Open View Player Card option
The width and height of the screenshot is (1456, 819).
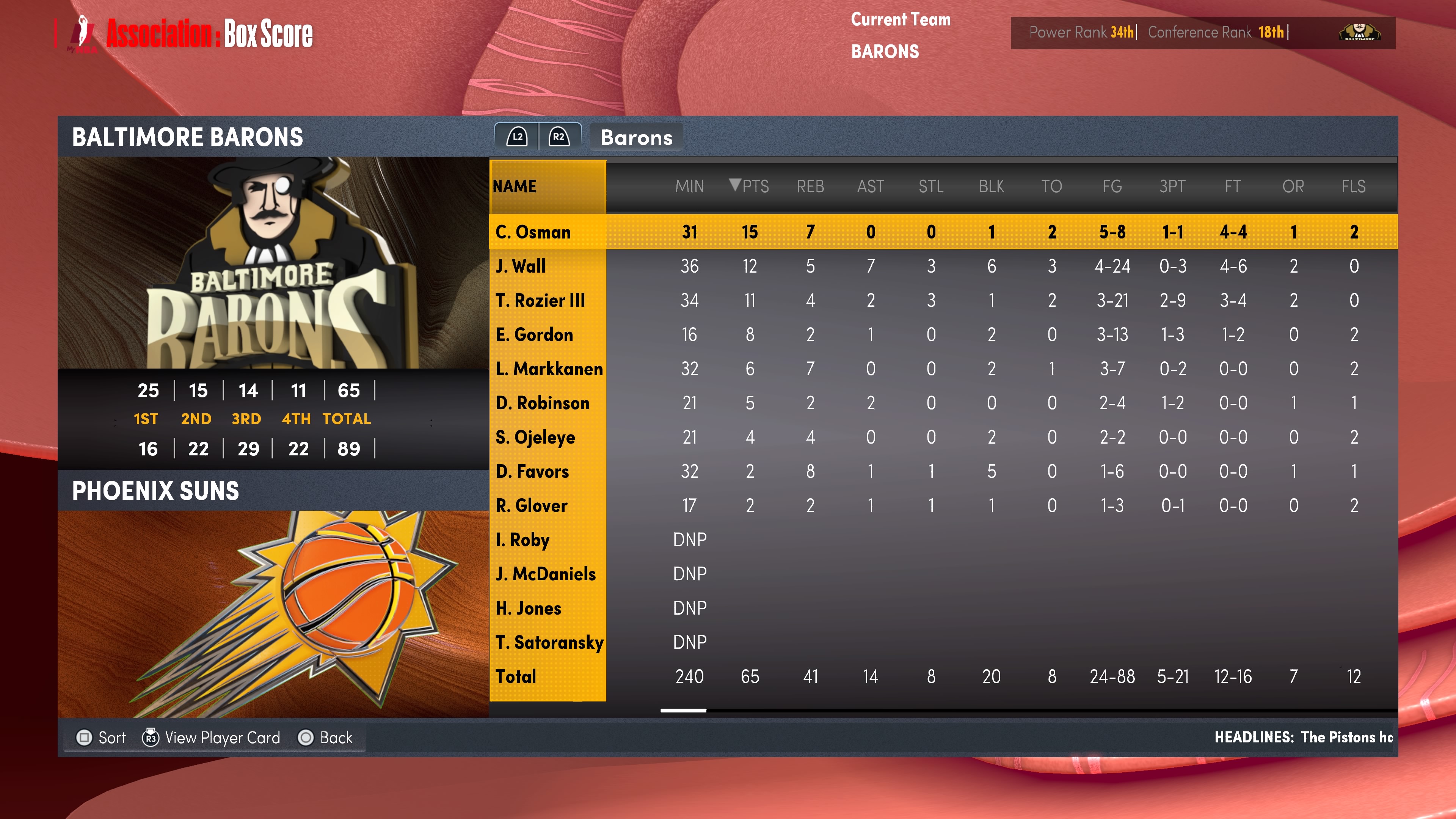(212, 737)
